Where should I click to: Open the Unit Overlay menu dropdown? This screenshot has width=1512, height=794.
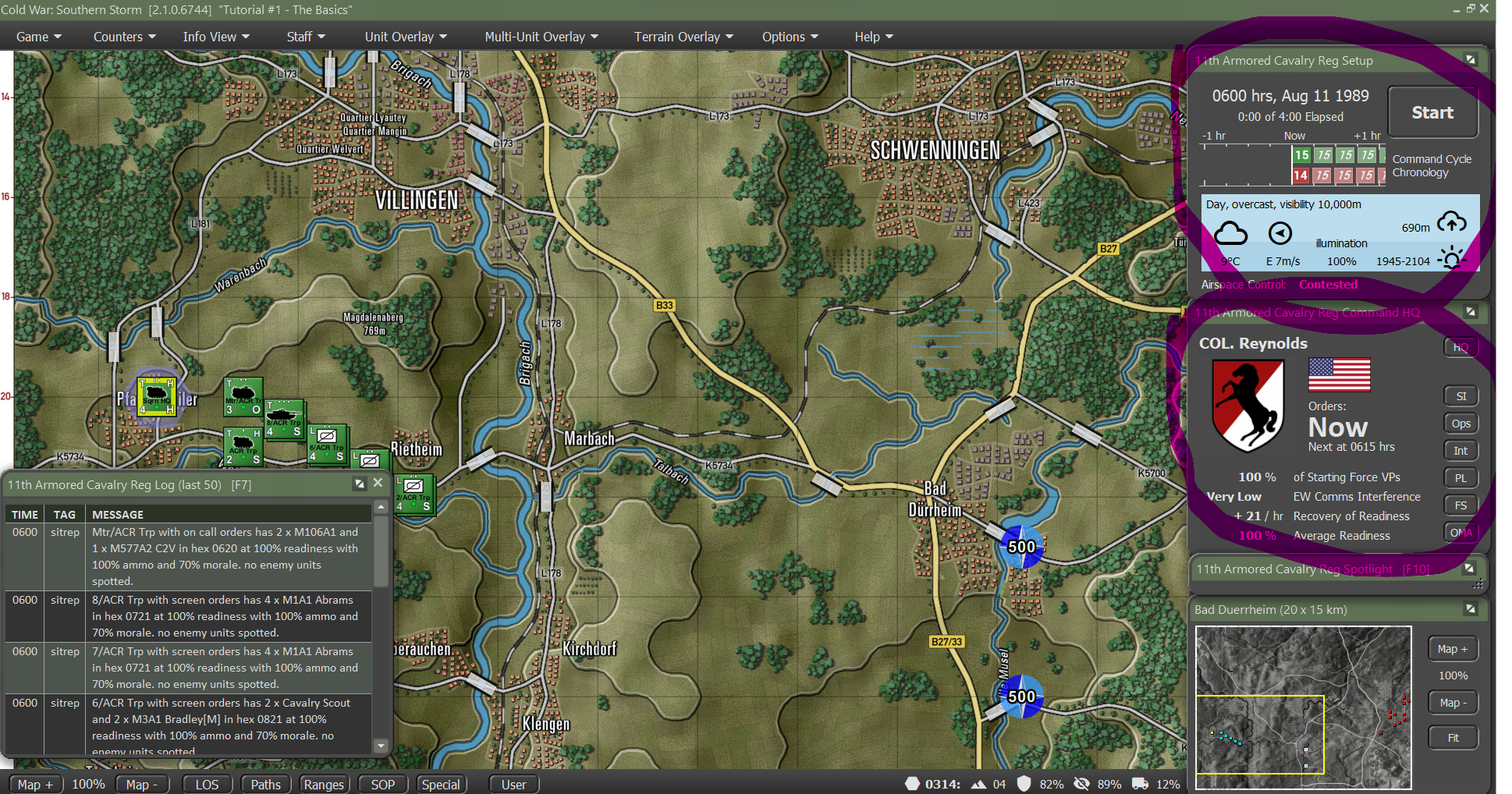[x=405, y=36]
